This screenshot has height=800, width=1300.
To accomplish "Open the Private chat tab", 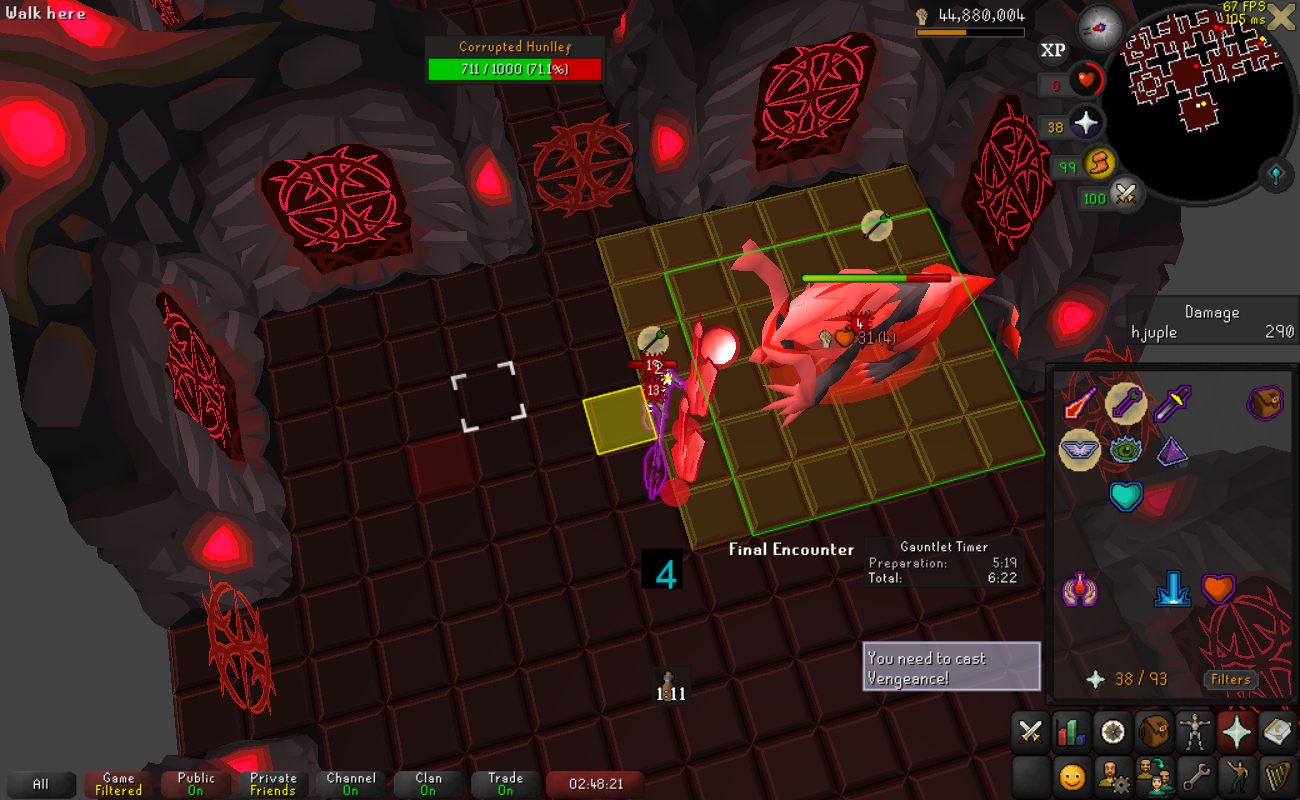I will tap(273, 784).
